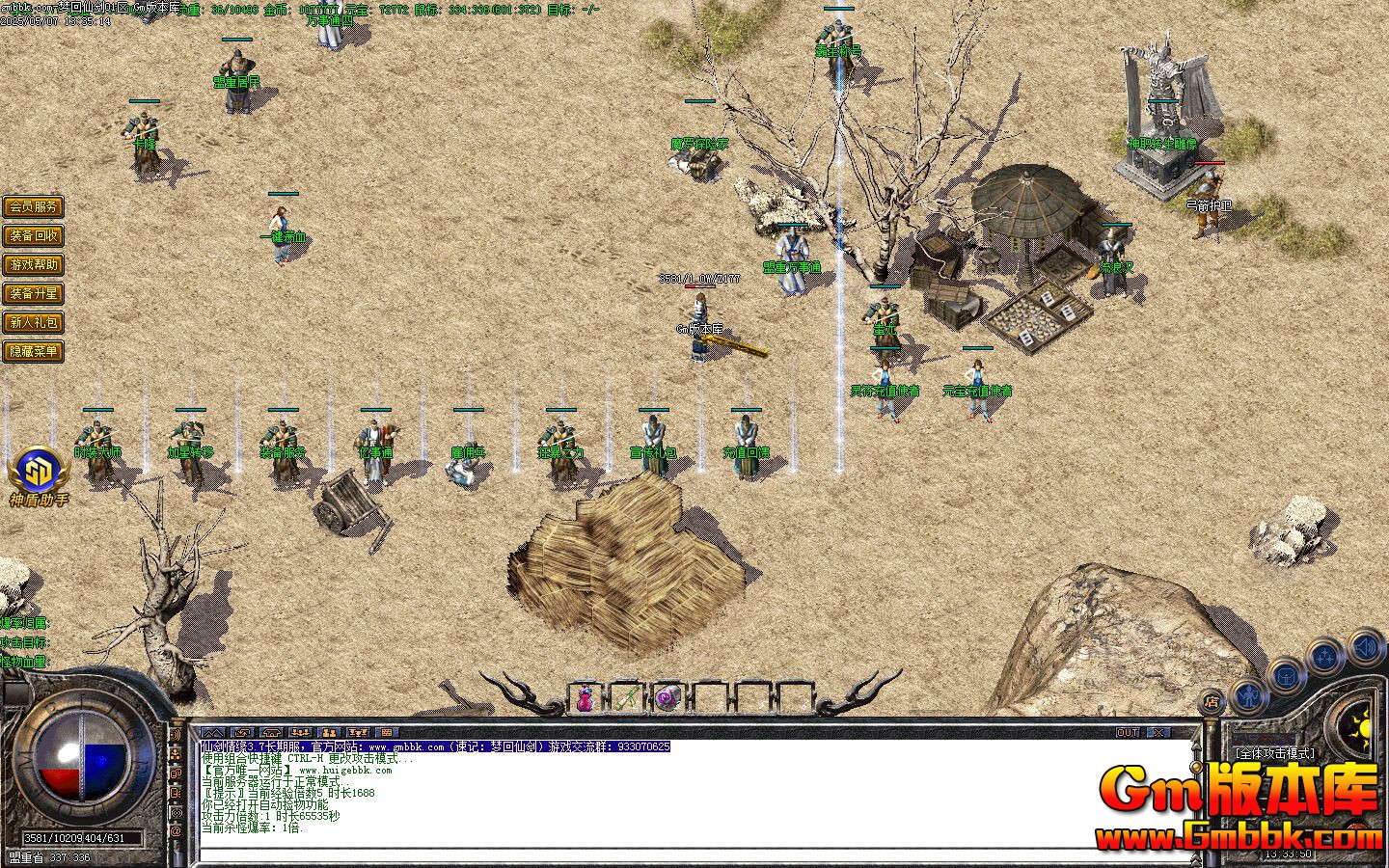The width and height of the screenshot is (1389, 868).
Task: Click the 全体攻击模式 attack mode label
Action: coord(1275,752)
